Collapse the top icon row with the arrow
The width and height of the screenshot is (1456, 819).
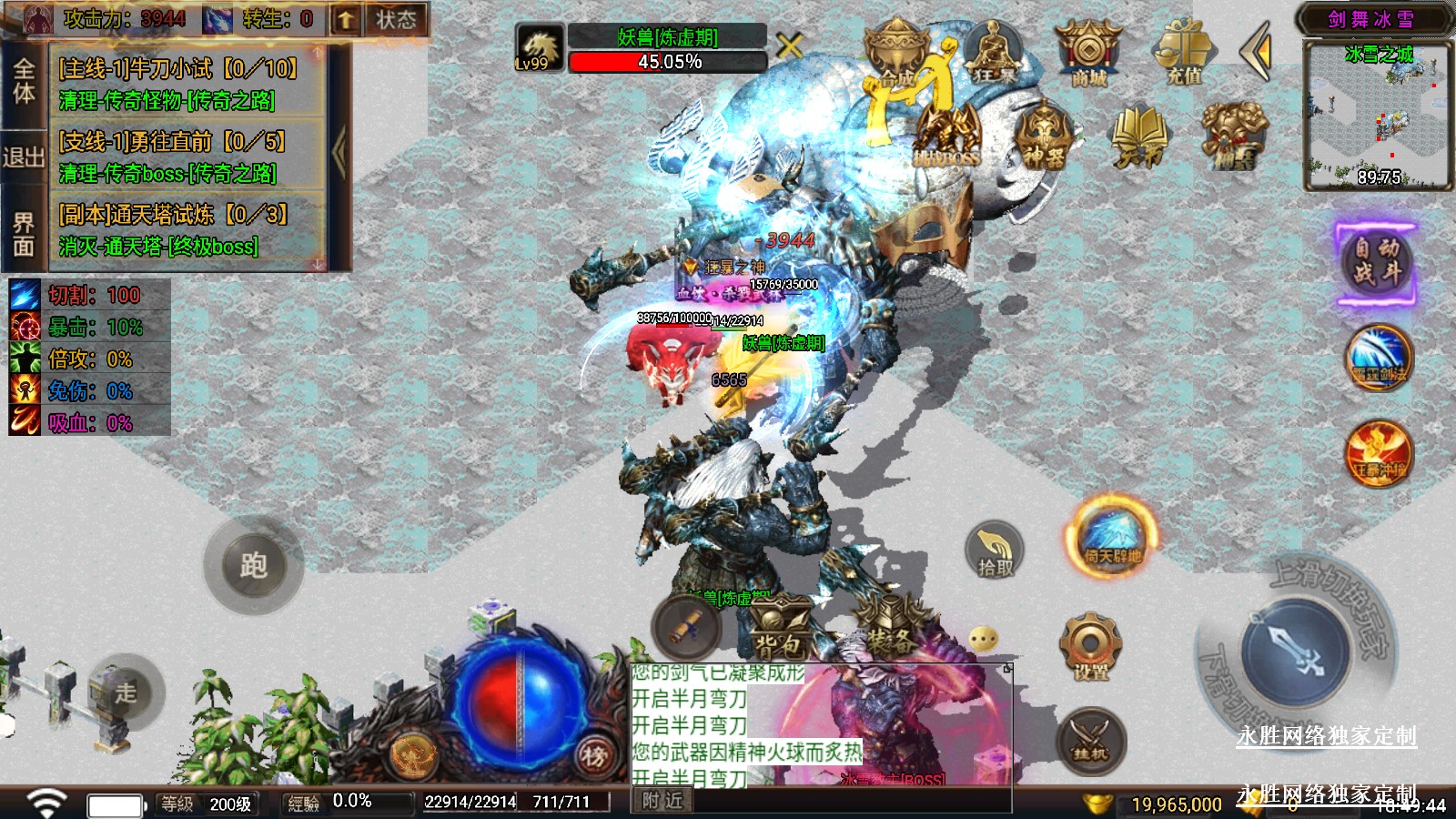pyautogui.click(x=1257, y=53)
